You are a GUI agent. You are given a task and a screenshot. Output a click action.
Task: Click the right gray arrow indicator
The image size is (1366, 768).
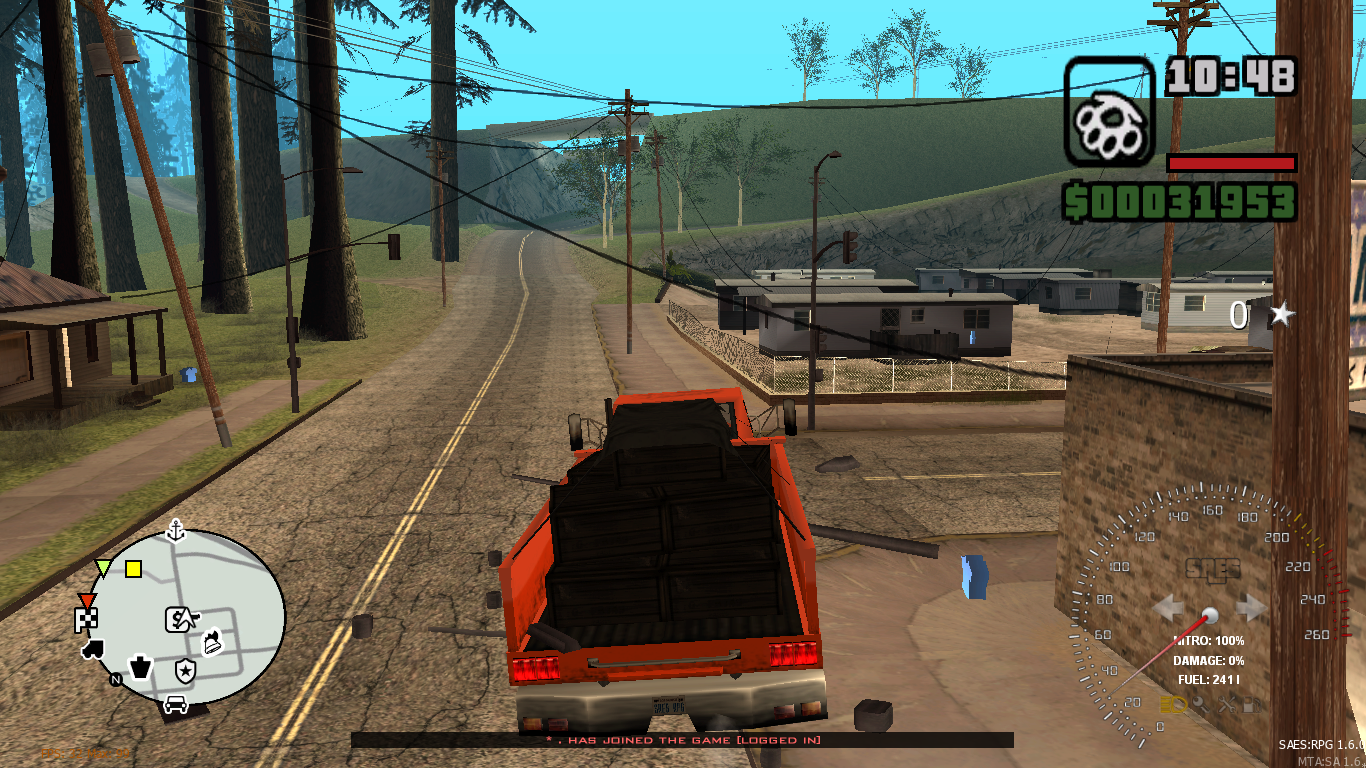pyautogui.click(x=1247, y=605)
